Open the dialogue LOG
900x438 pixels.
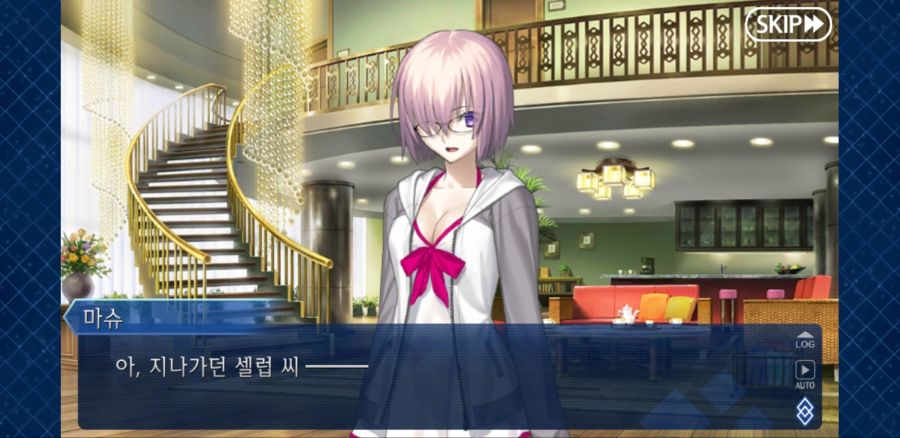(805, 340)
